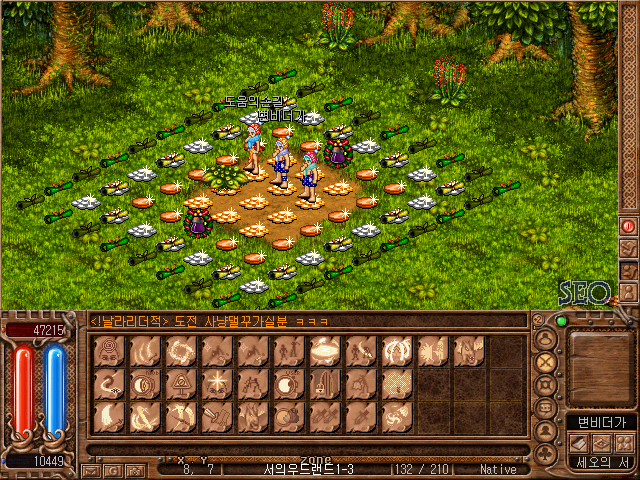Viewport: 640px width, 480px height.
Task: Use the crescent moon circle skill
Action: 144,383
